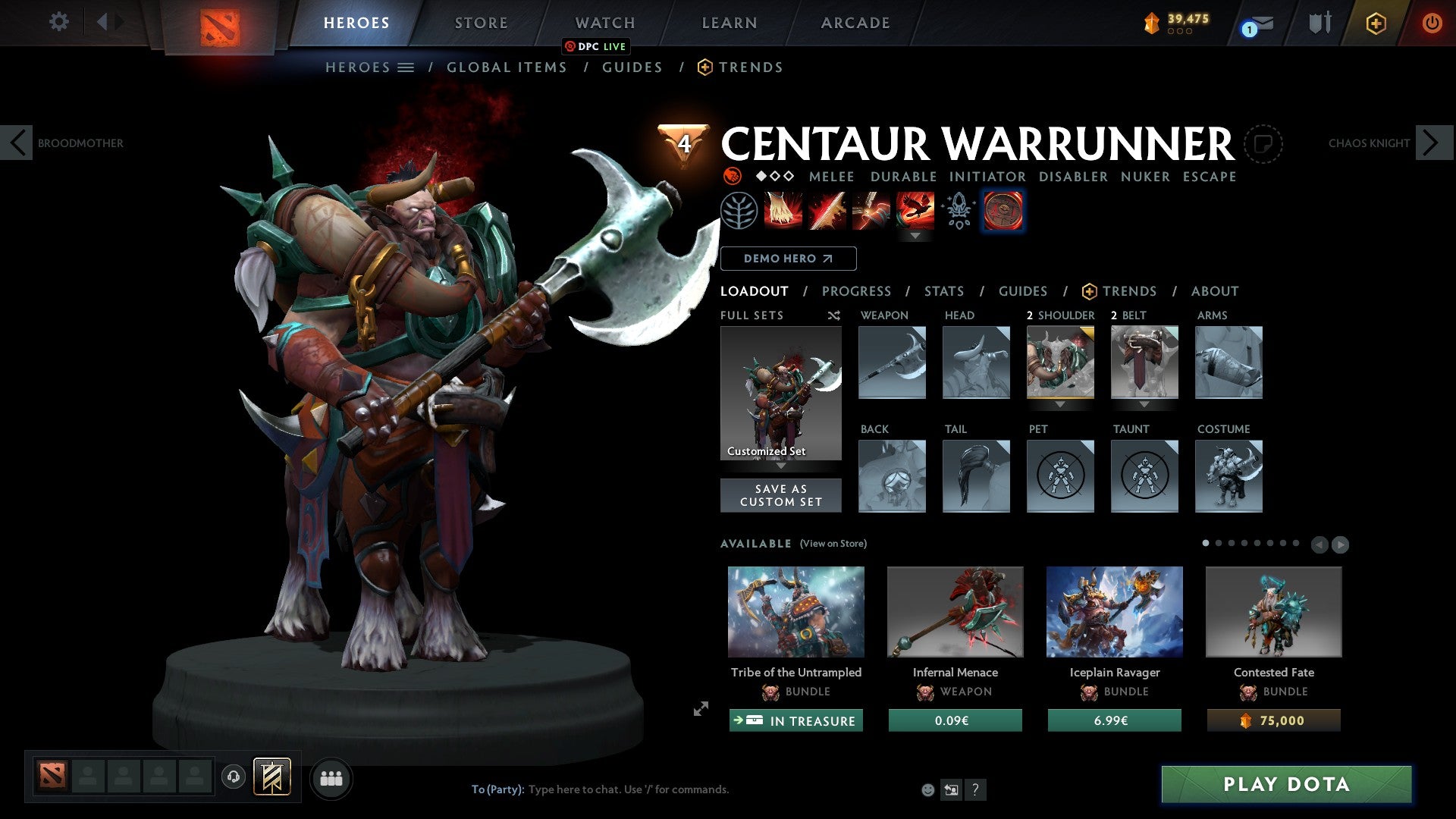Toggle the emoticon picker next to chat

point(928,789)
